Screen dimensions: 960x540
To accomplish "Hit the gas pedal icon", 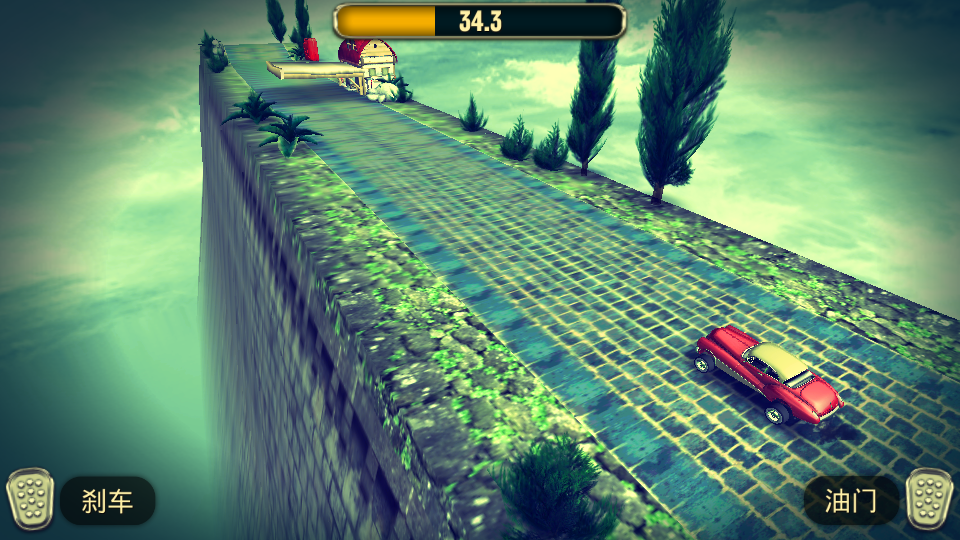I will point(929,499).
